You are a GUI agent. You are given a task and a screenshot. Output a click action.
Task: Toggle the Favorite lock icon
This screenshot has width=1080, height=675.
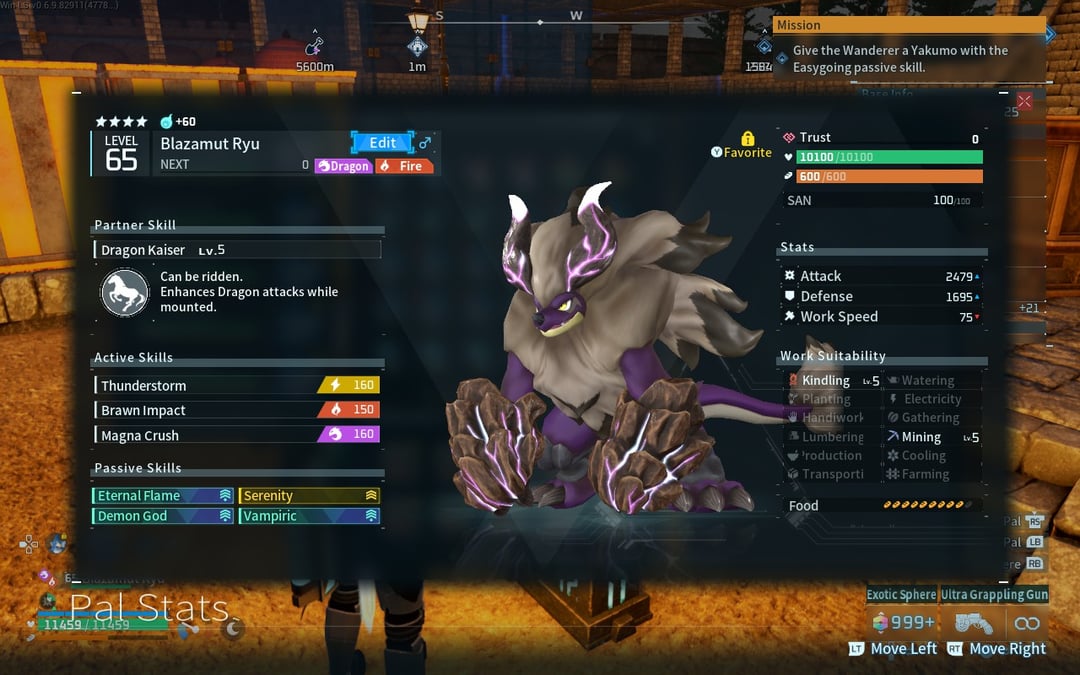747,139
